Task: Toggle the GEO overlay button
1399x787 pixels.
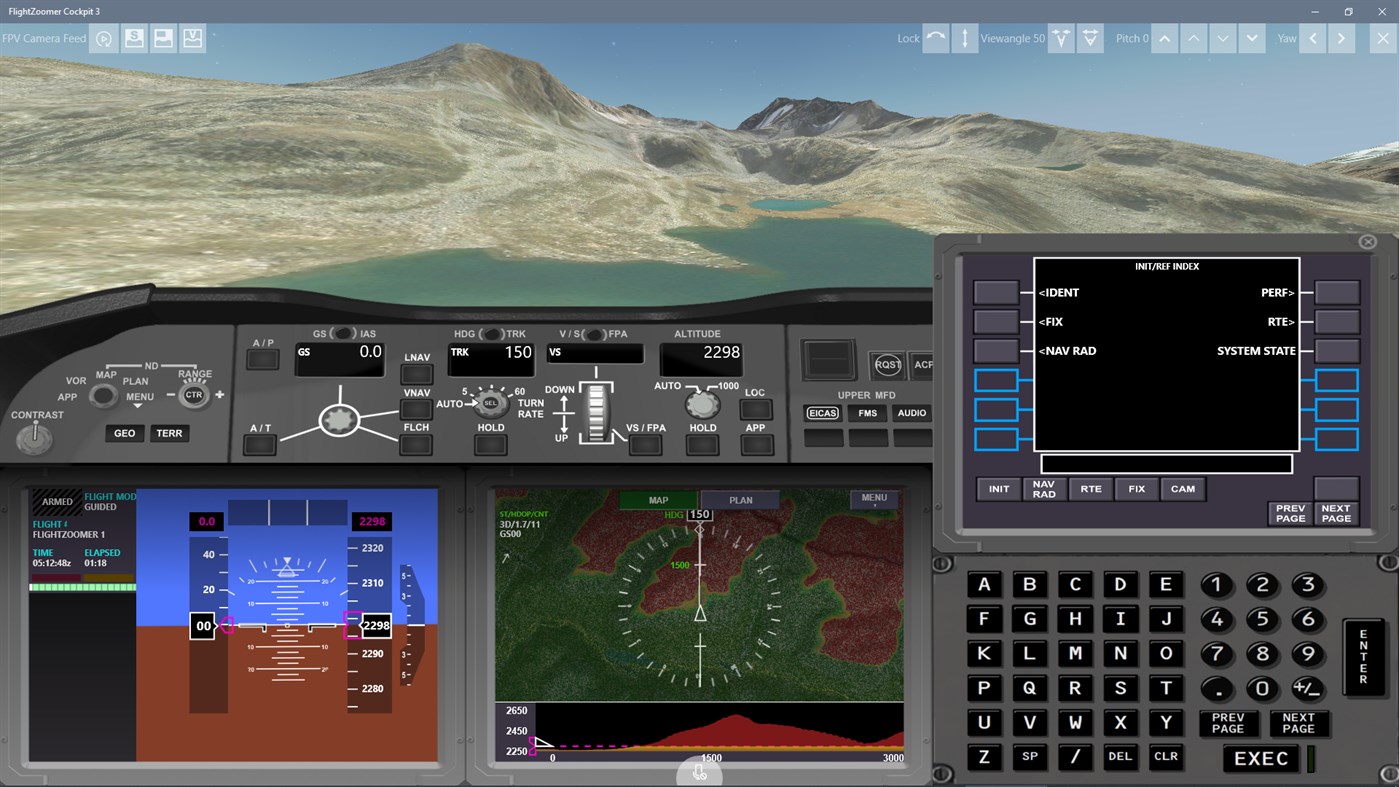Action: pyautogui.click(x=124, y=433)
